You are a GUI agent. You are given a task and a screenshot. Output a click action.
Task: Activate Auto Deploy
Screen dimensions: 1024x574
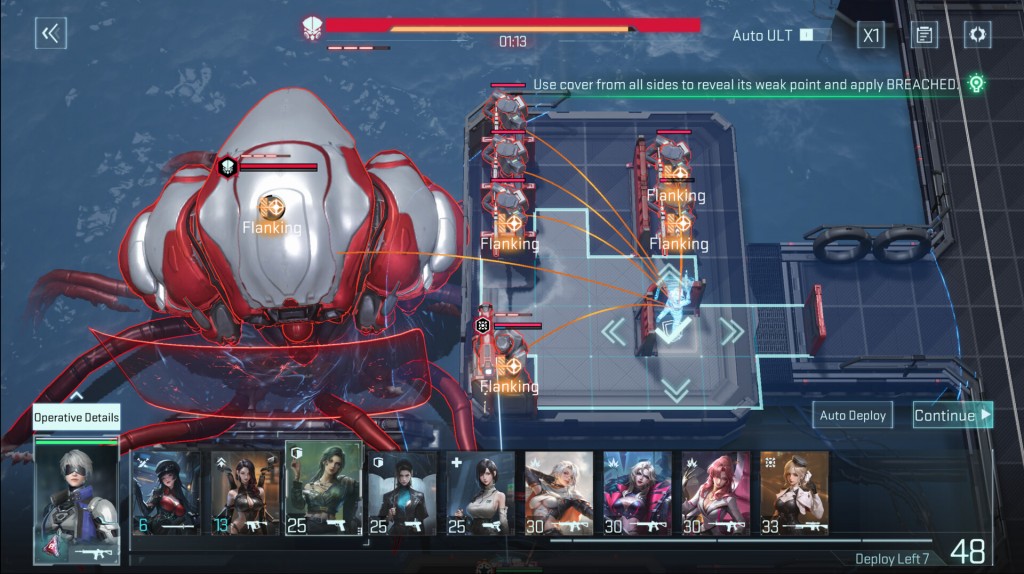pyautogui.click(x=852, y=415)
